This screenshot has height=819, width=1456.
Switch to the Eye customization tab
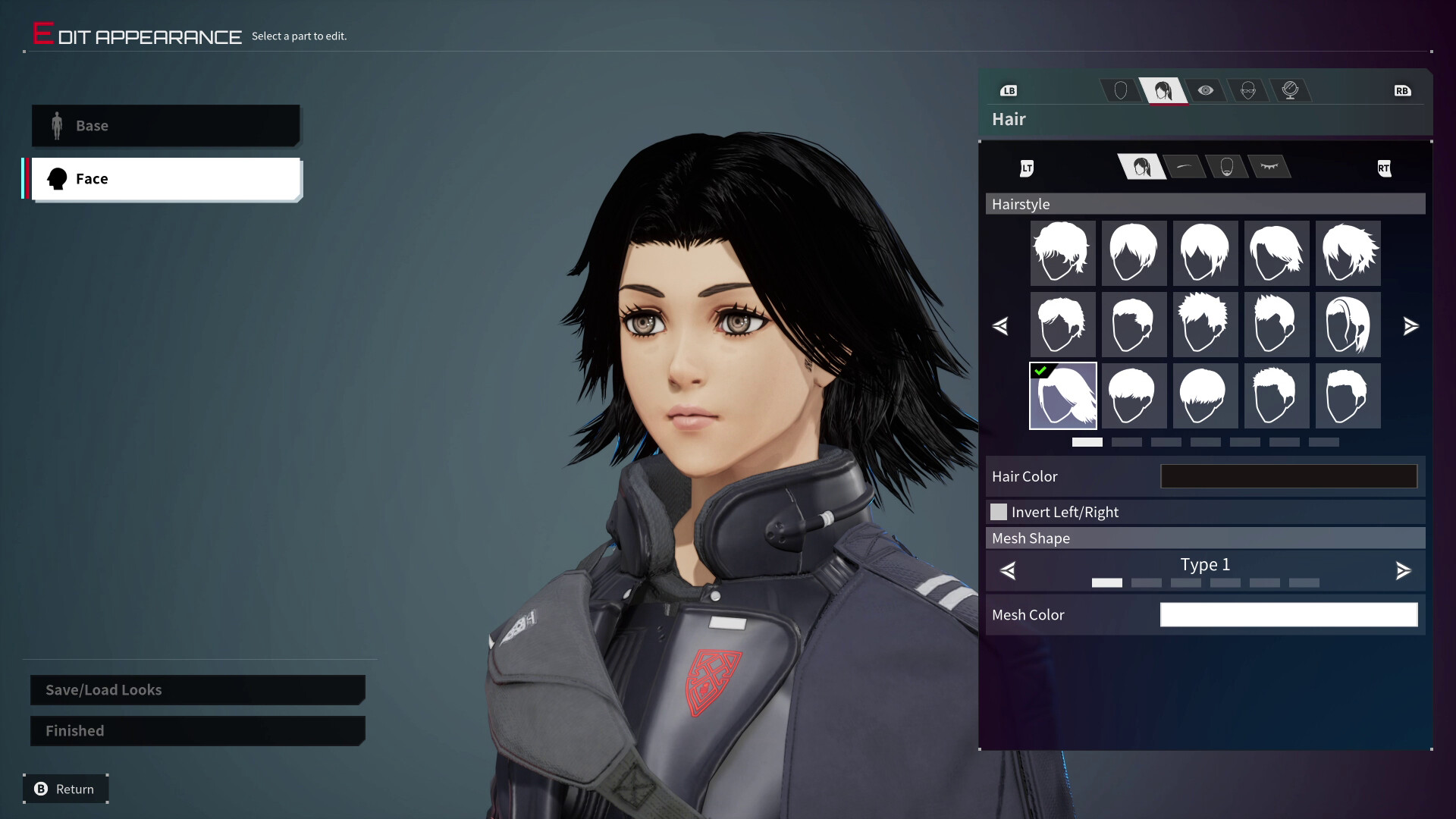point(1207,90)
